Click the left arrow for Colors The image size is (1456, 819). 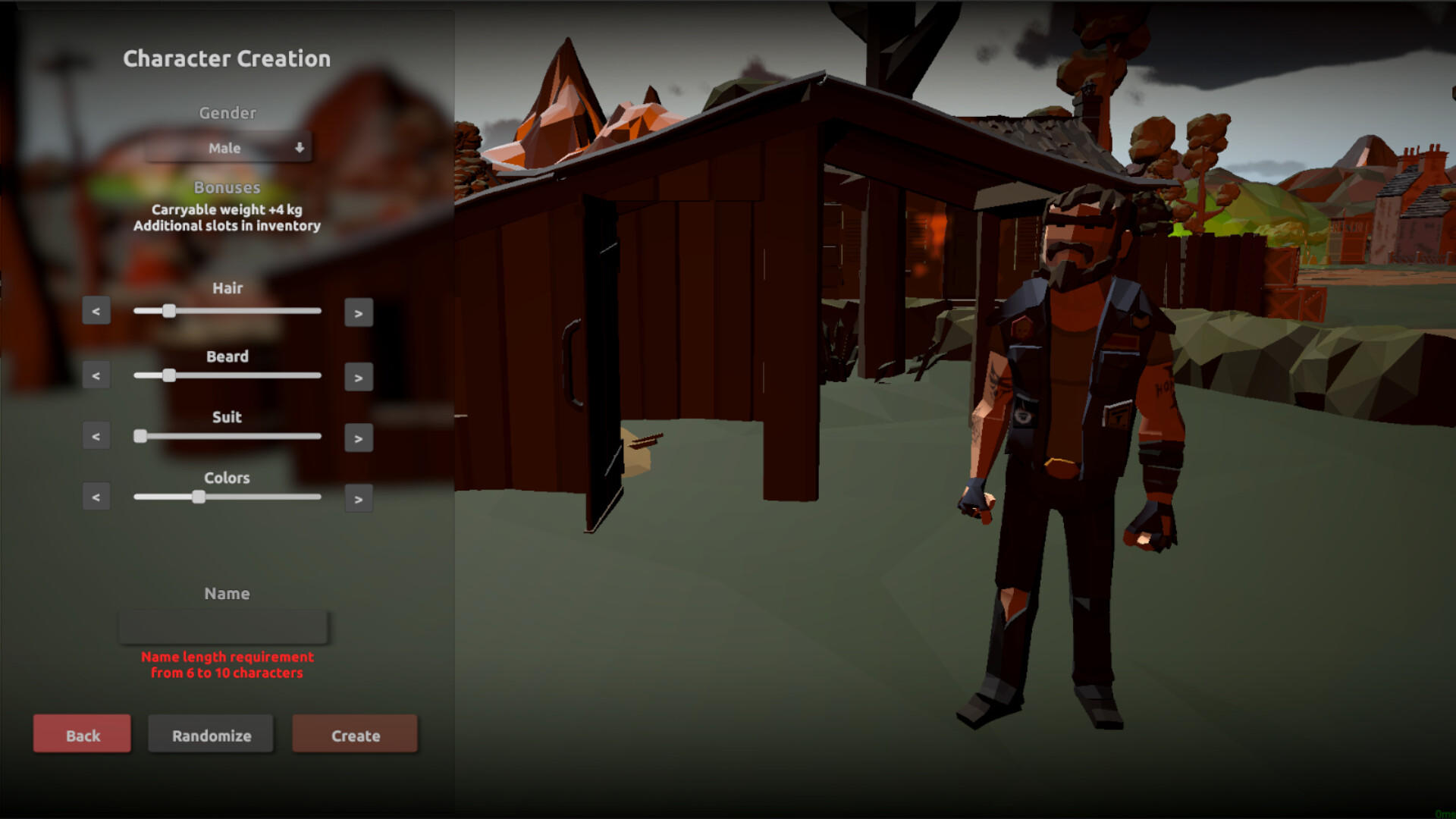point(96,497)
